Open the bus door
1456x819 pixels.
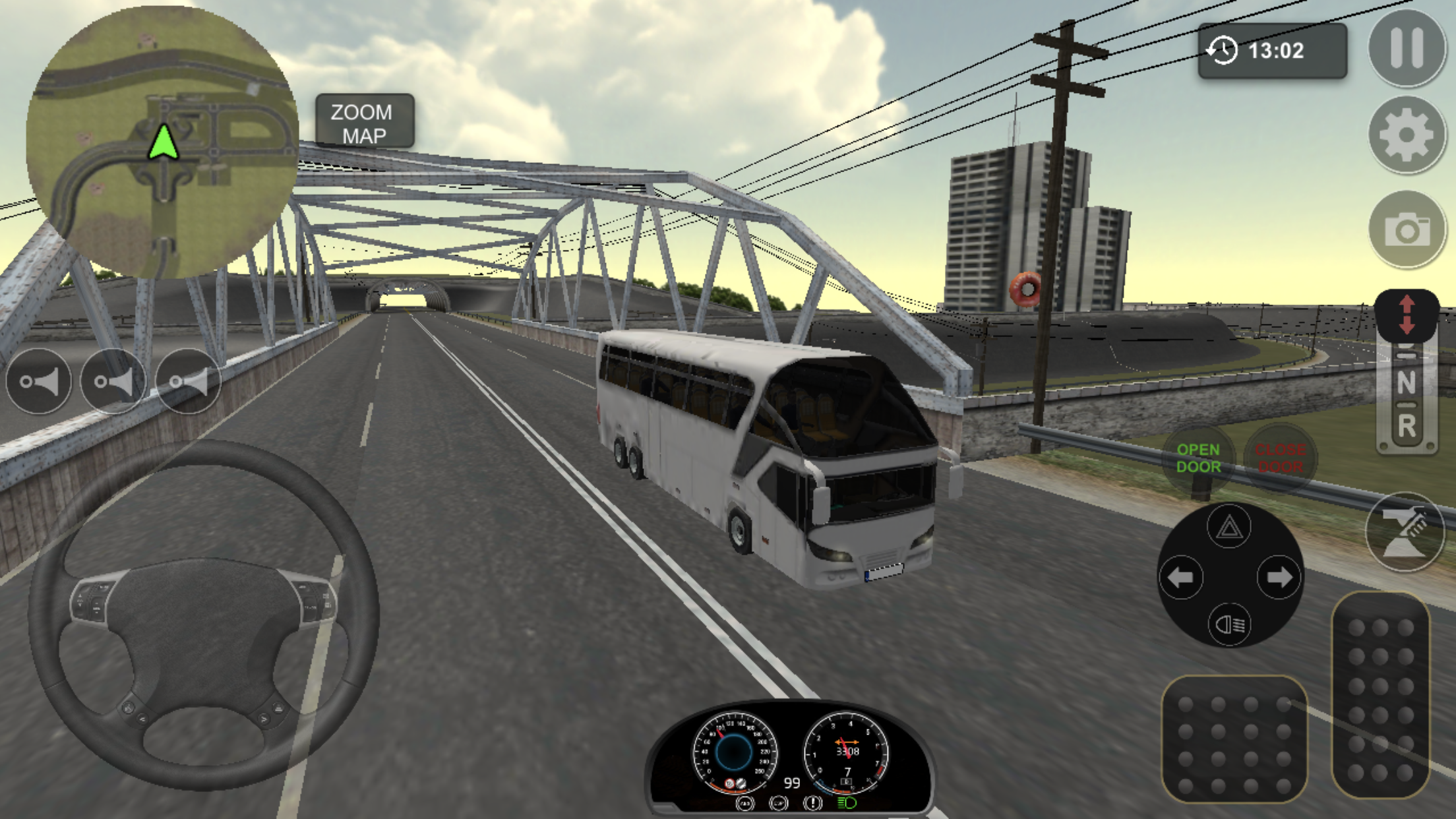[x=1198, y=458]
